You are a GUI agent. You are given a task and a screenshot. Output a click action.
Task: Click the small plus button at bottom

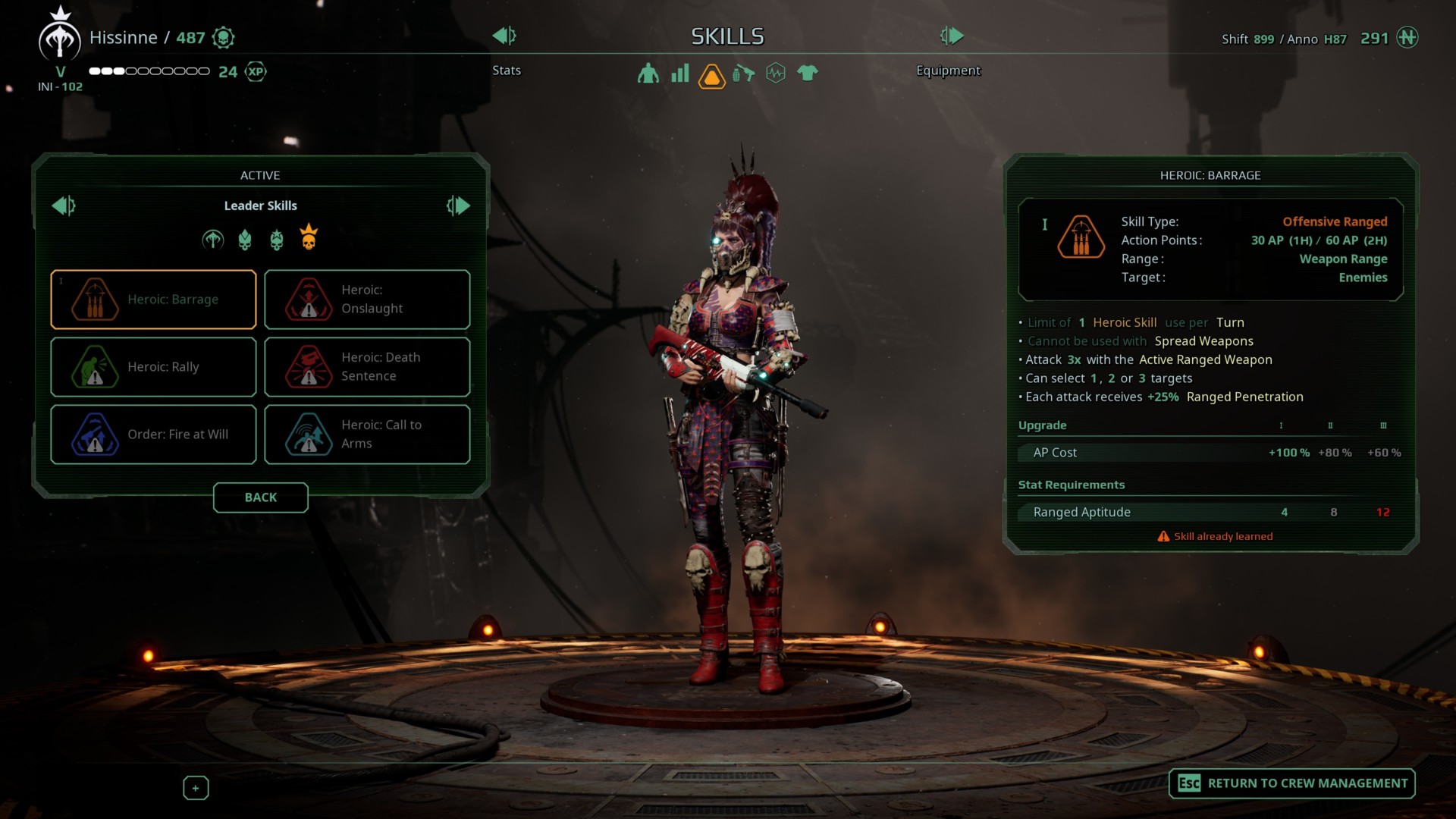pos(196,788)
